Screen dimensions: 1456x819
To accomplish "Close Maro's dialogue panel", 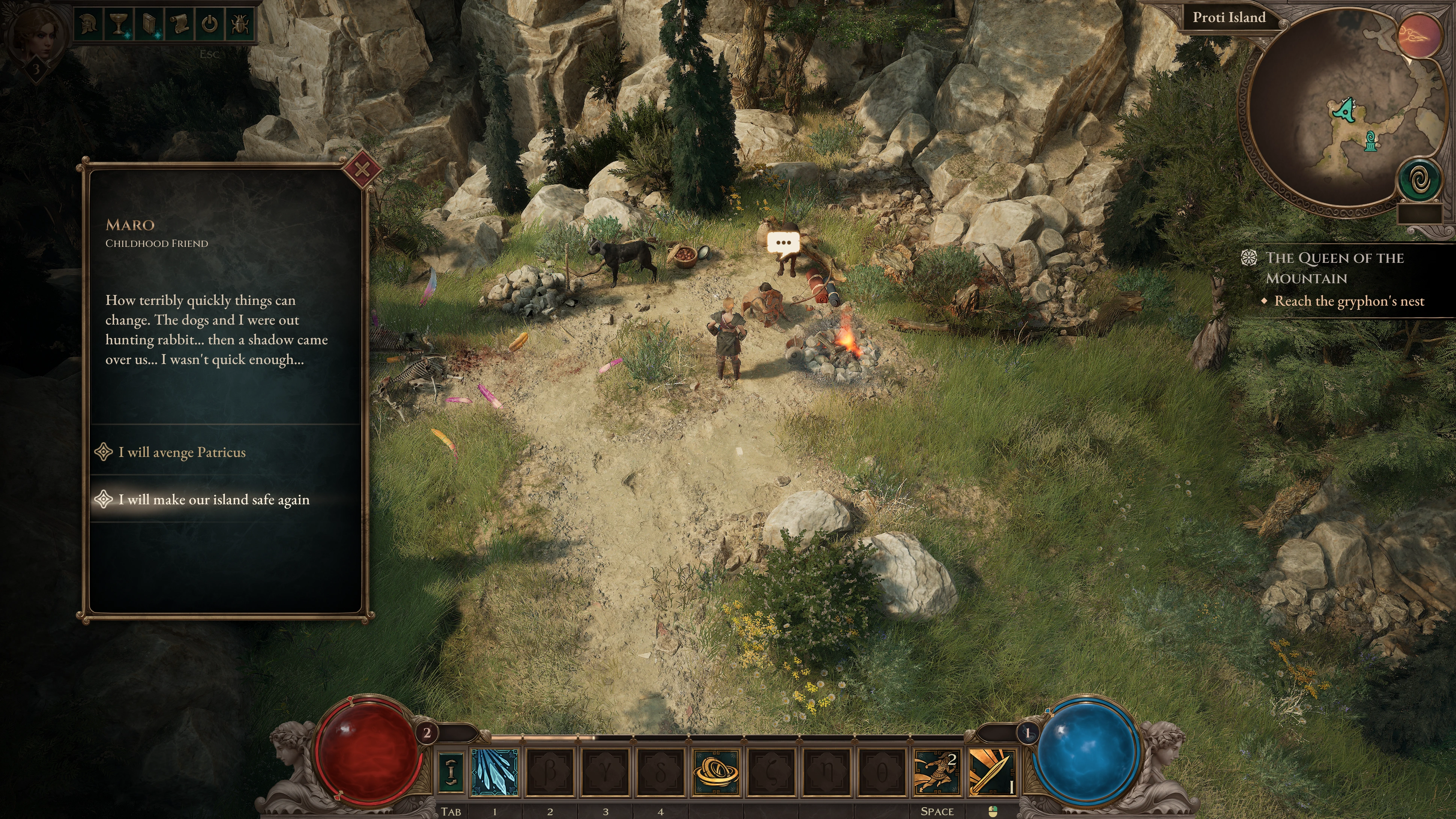I will (362, 169).
